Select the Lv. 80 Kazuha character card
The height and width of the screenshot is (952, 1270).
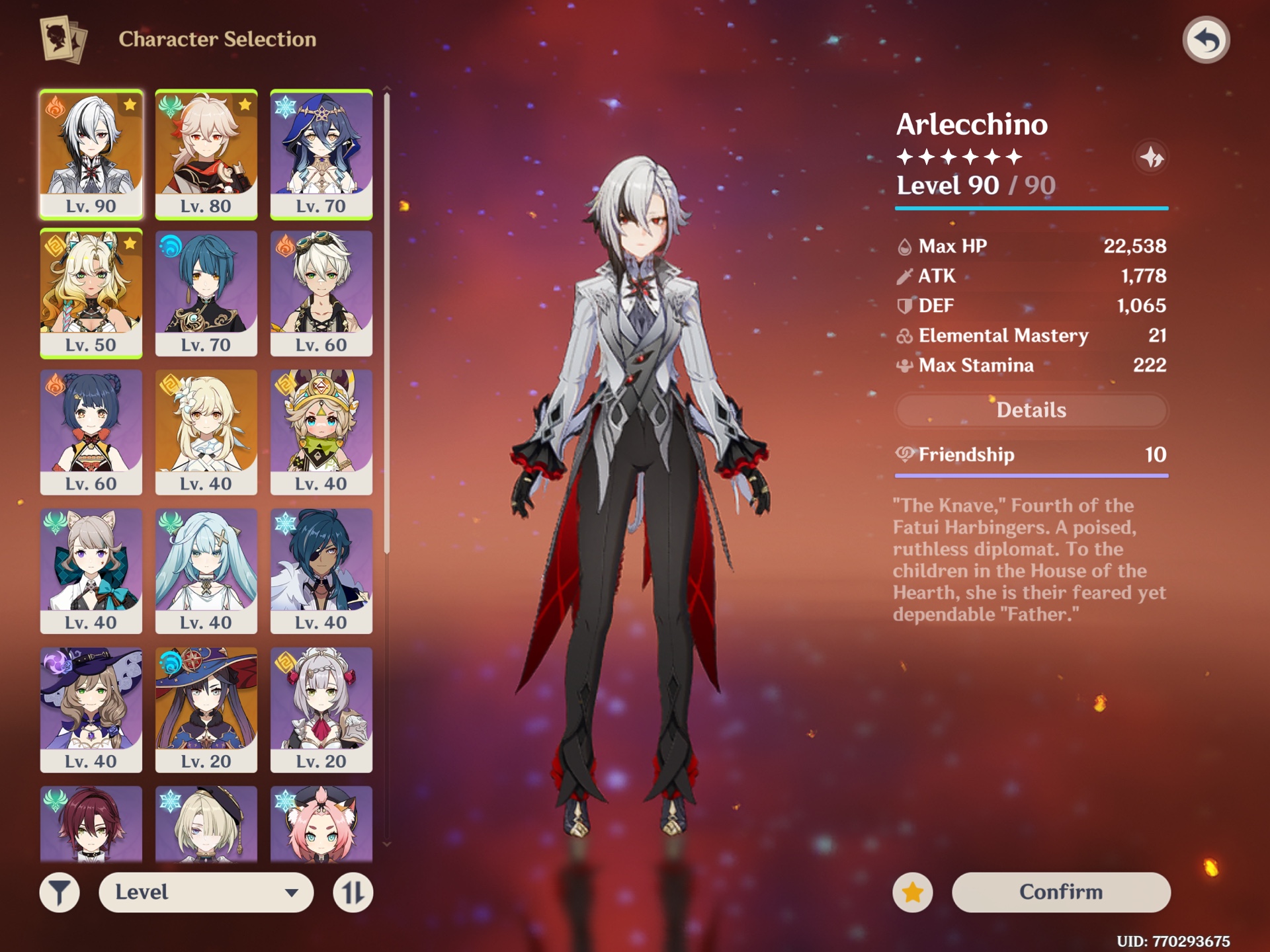click(x=206, y=153)
